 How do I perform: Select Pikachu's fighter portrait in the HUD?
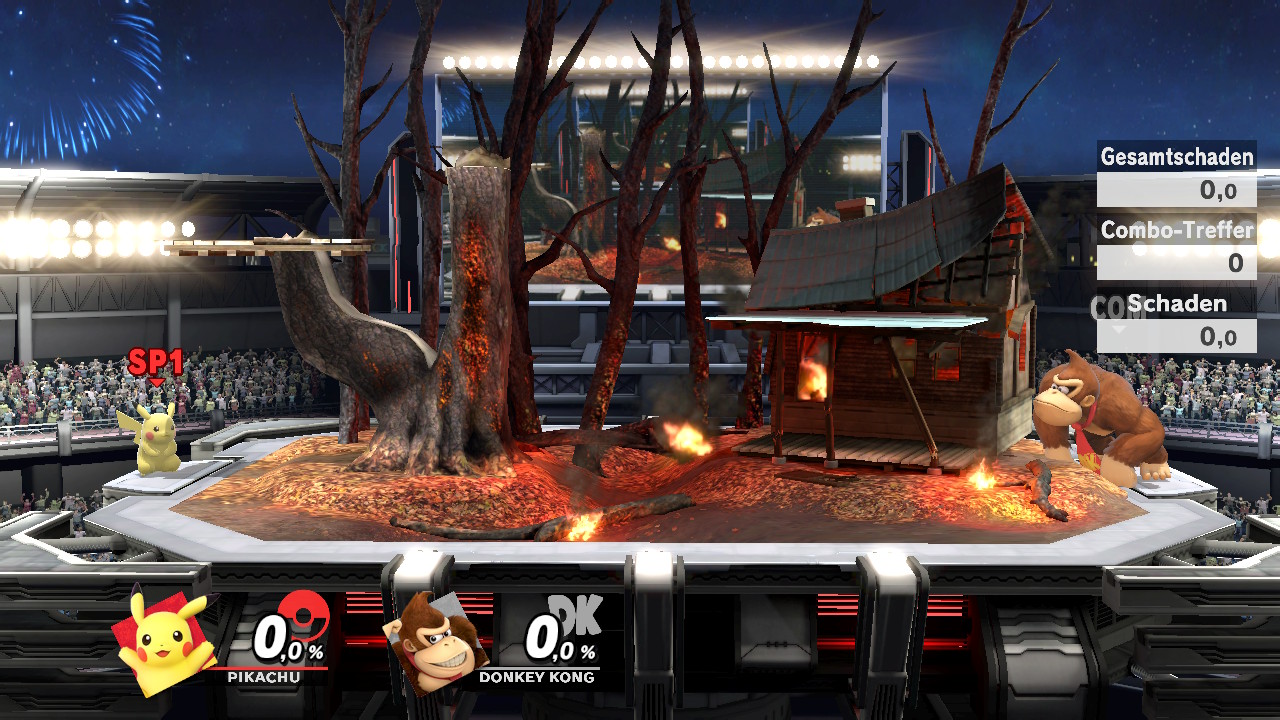pos(166,640)
